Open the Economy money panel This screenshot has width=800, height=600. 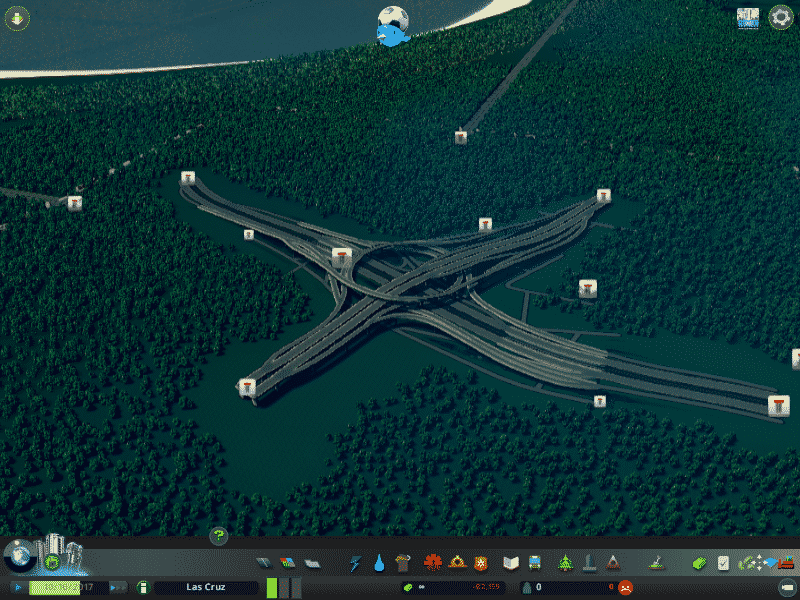[701, 563]
